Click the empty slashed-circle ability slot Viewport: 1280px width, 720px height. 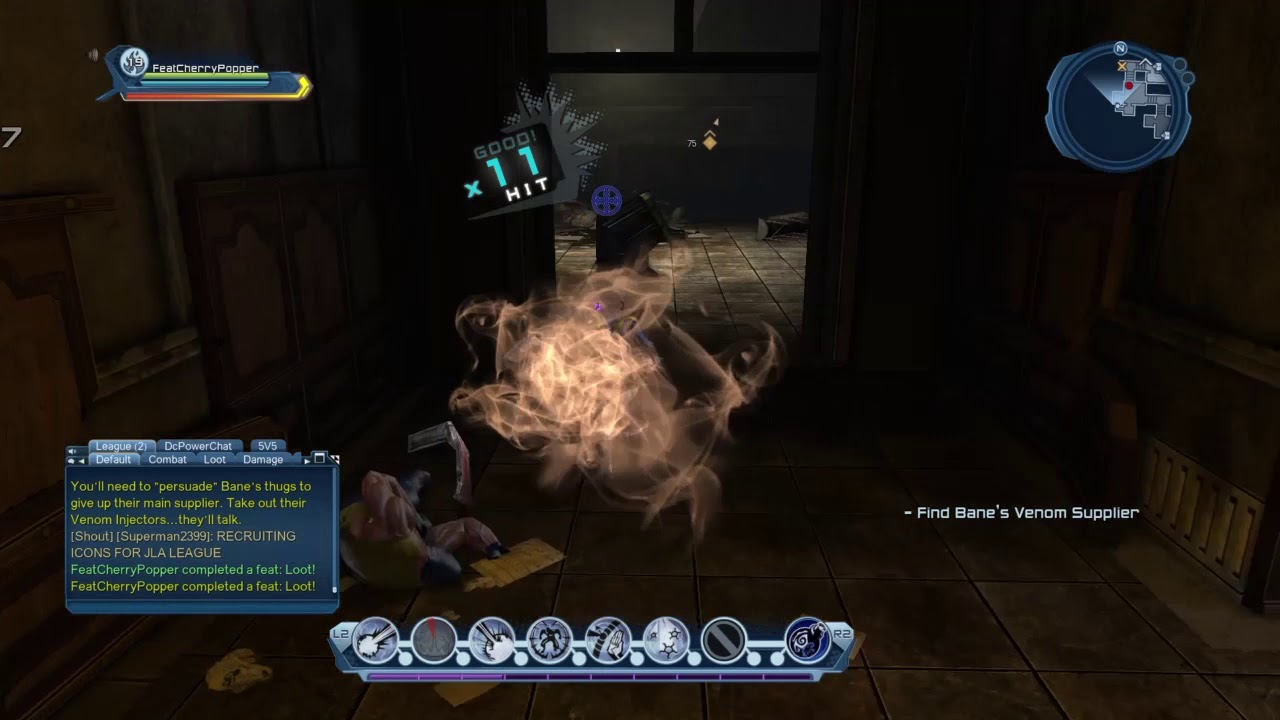click(724, 640)
